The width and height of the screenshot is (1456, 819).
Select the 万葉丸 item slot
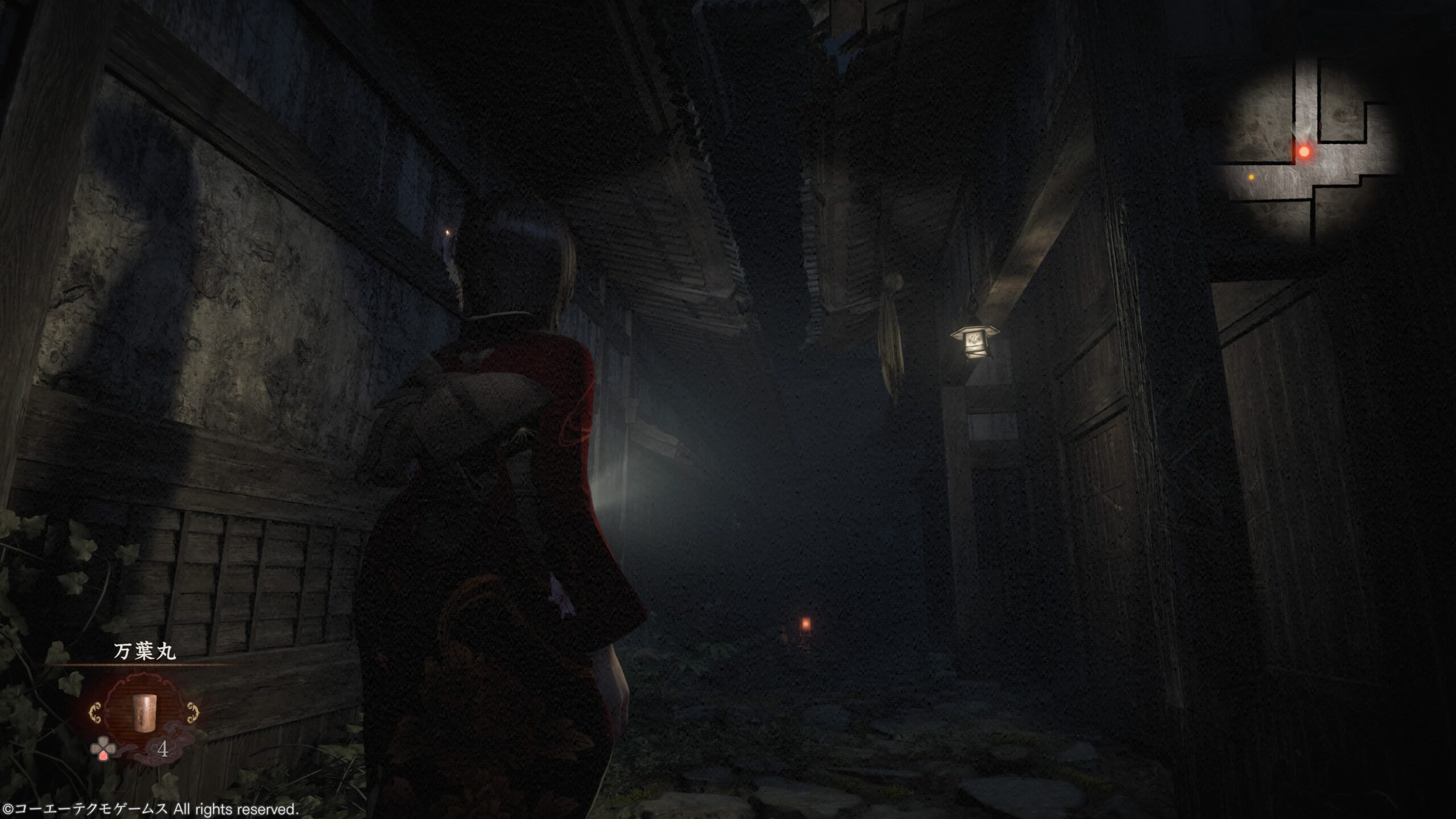144,714
